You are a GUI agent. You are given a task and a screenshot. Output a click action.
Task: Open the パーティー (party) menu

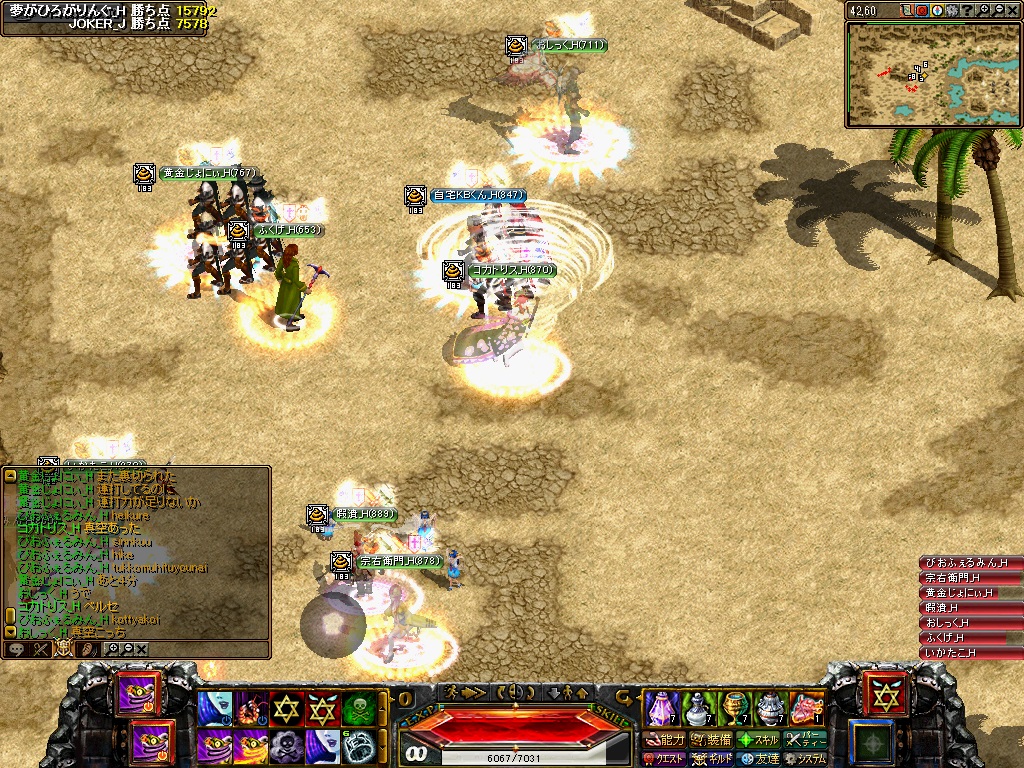[x=805, y=740]
